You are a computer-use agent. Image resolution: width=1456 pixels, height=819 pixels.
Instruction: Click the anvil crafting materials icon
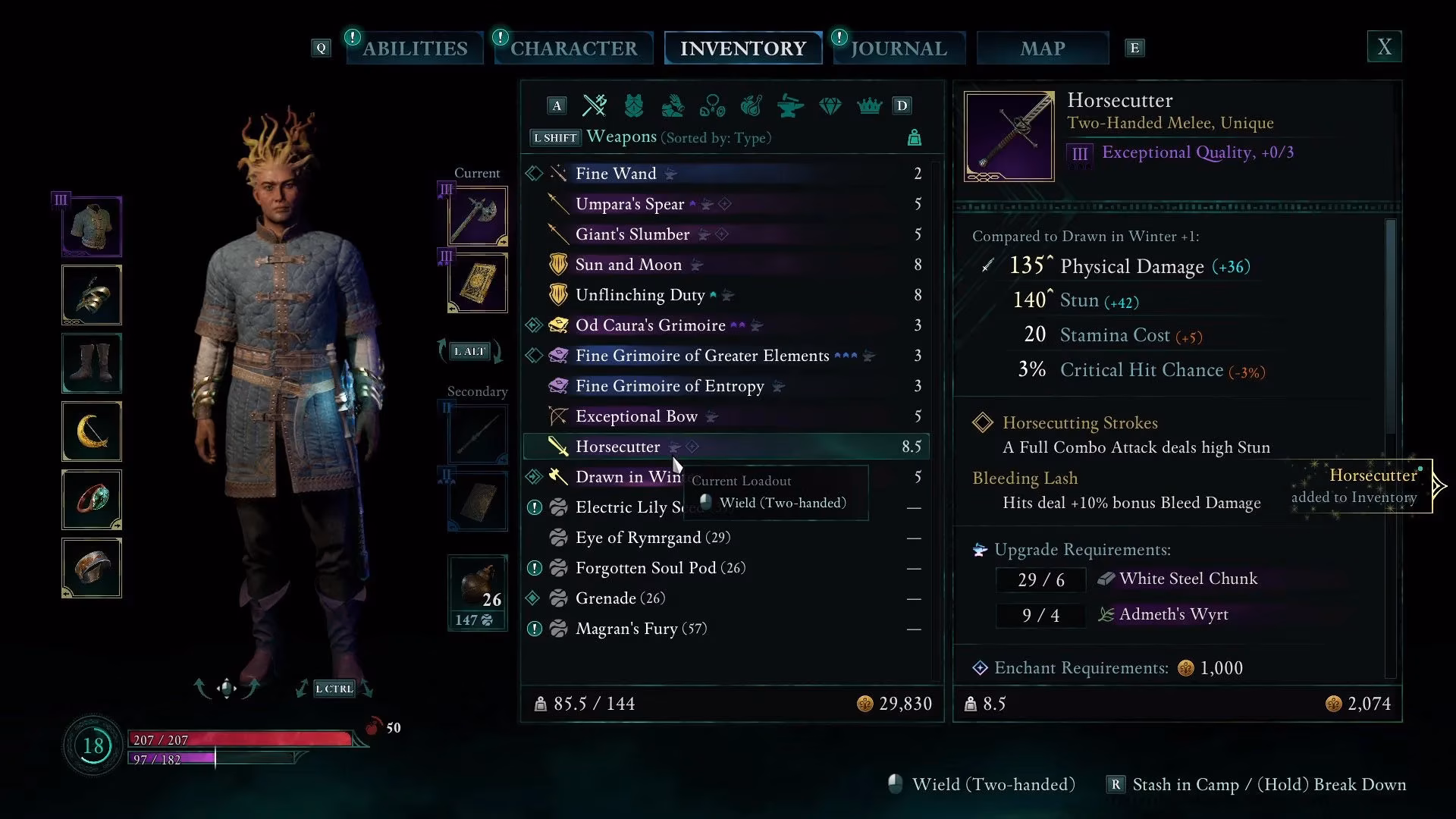[791, 105]
